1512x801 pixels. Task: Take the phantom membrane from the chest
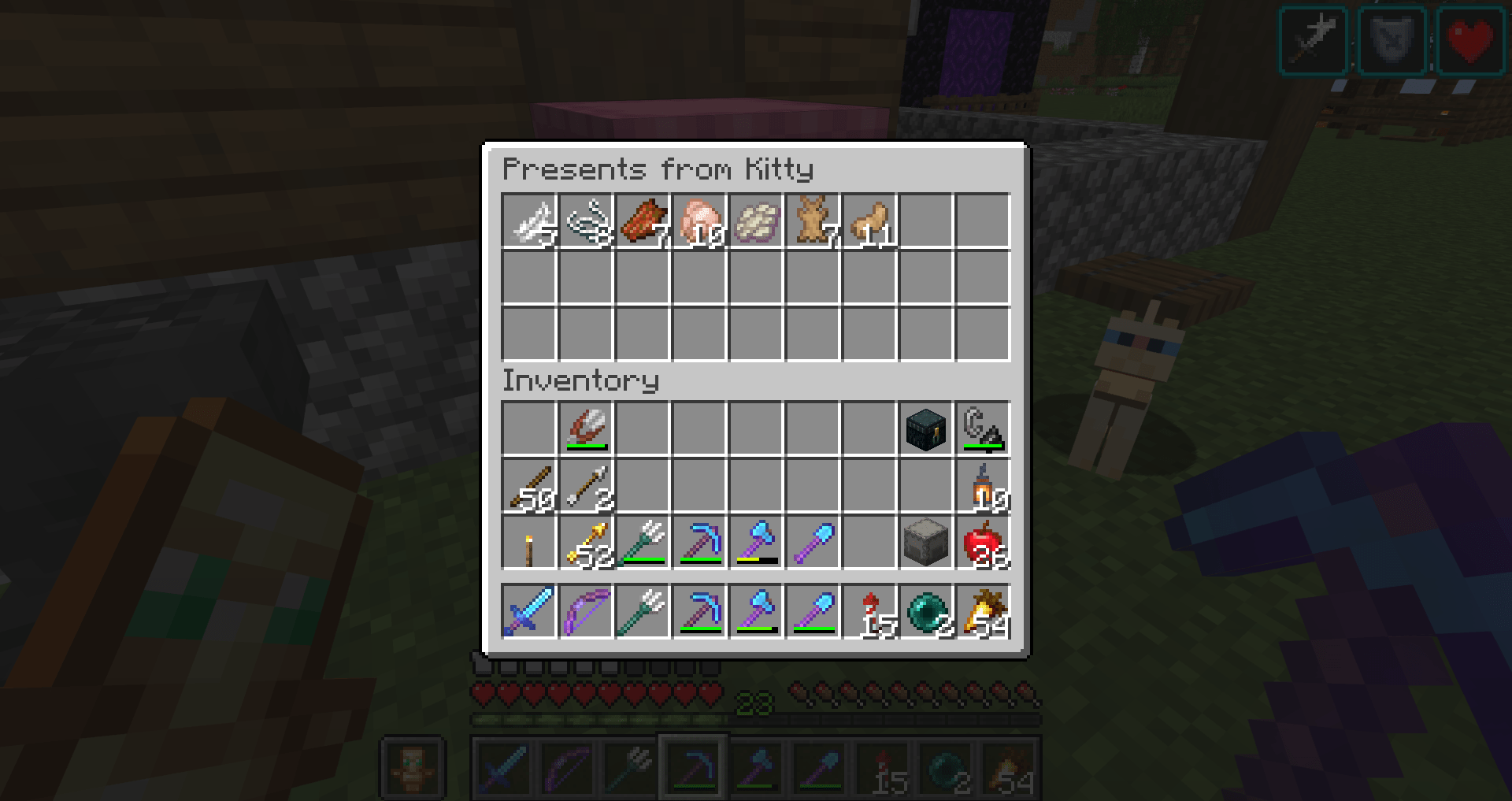(755, 222)
